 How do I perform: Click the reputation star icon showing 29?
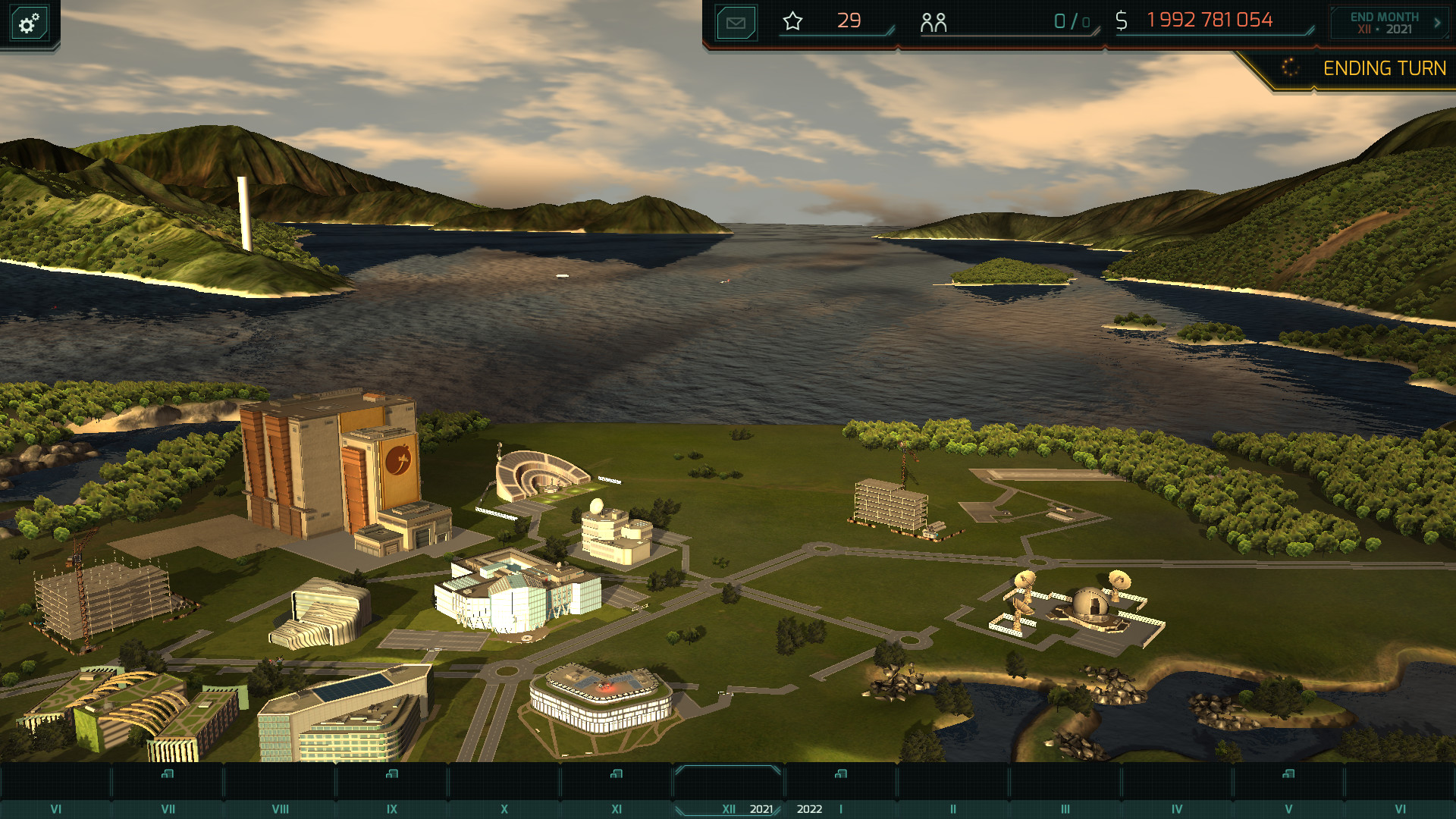coord(793,21)
